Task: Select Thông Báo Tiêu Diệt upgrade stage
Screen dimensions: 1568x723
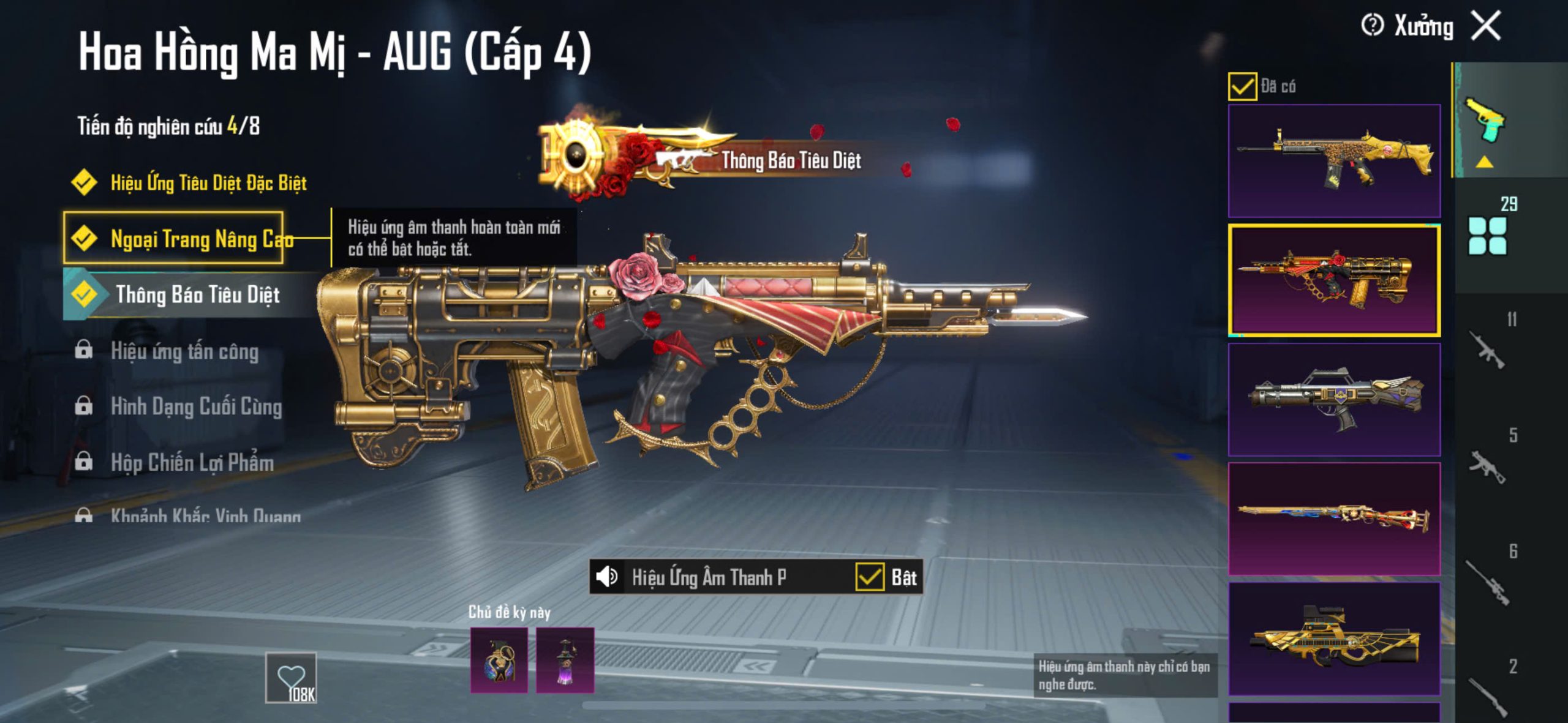Action: 197,294
